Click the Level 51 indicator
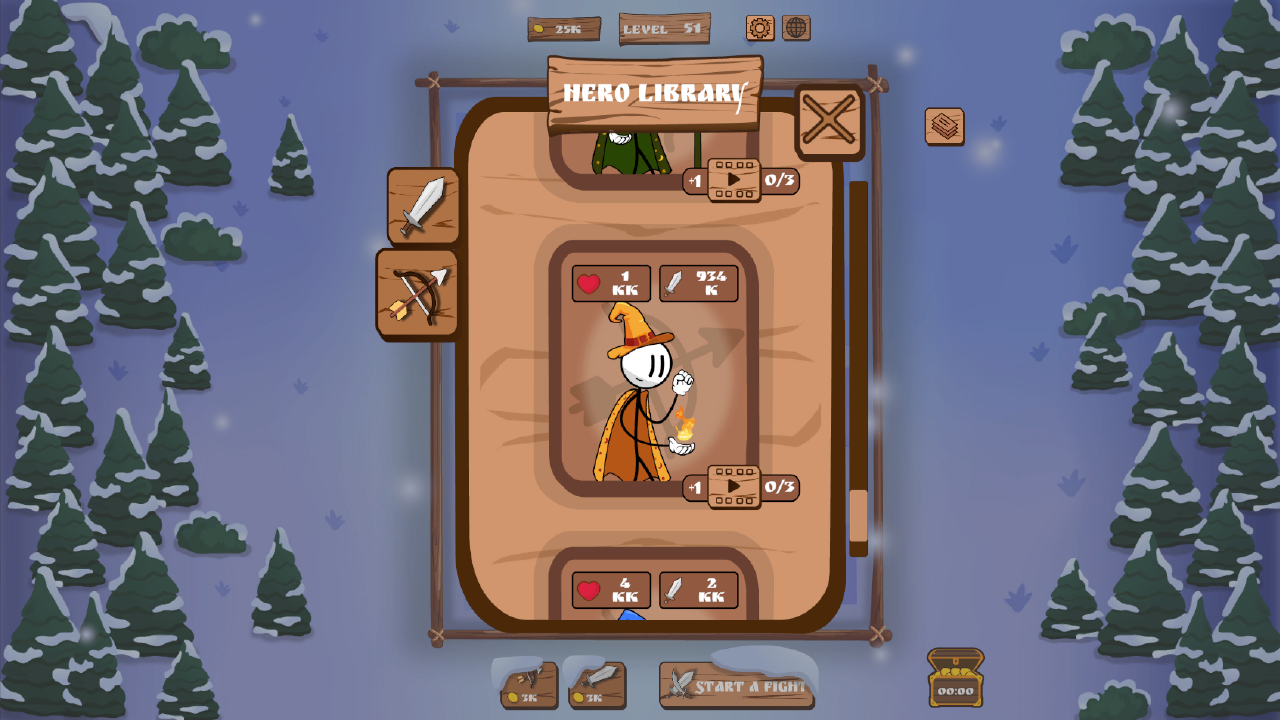This screenshot has width=1280, height=720. click(663, 29)
